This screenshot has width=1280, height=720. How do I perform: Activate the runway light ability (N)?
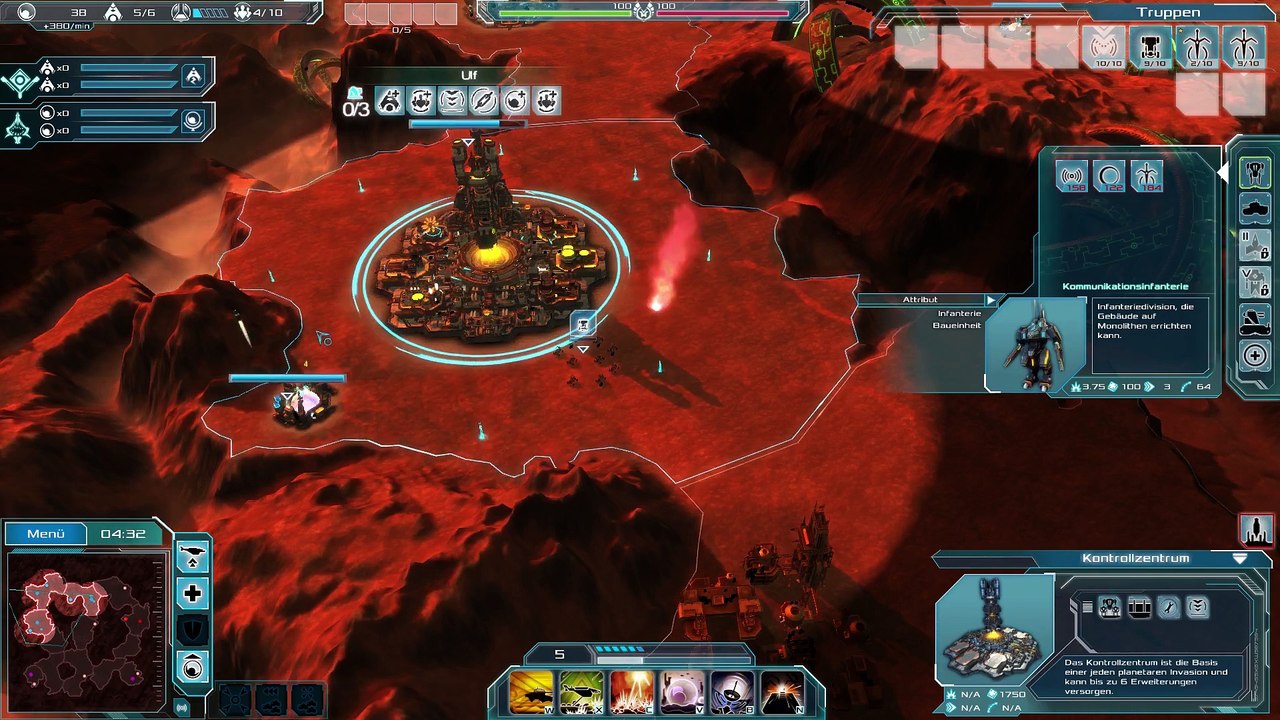782,691
